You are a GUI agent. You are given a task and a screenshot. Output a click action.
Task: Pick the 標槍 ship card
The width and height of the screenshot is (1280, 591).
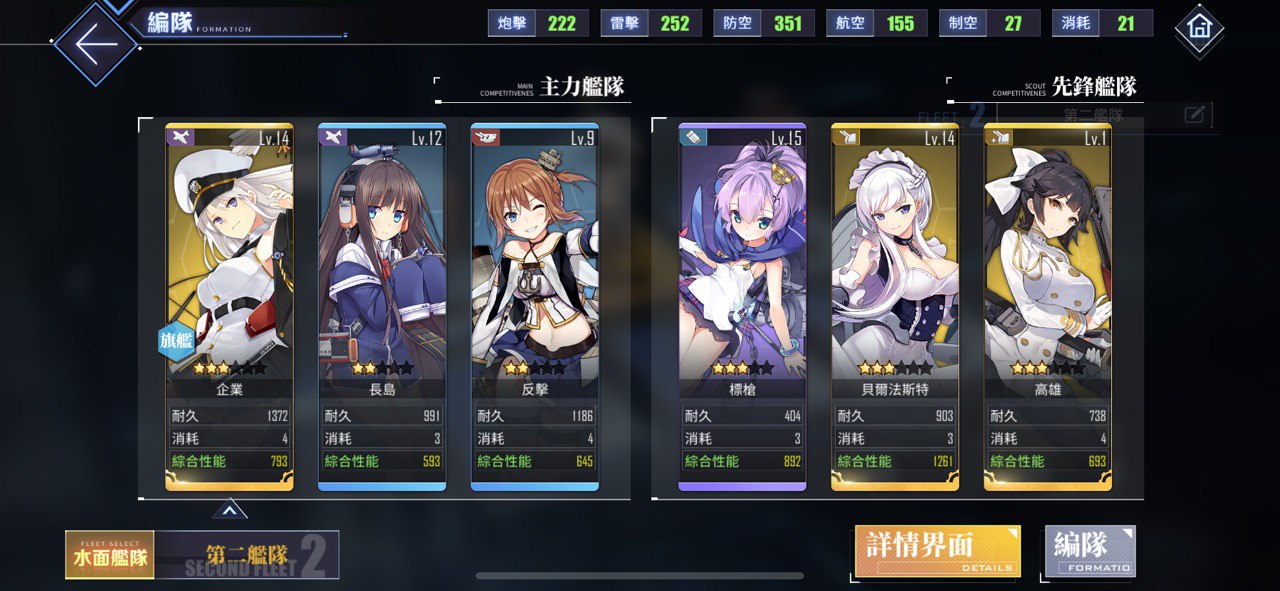[742, 300]
